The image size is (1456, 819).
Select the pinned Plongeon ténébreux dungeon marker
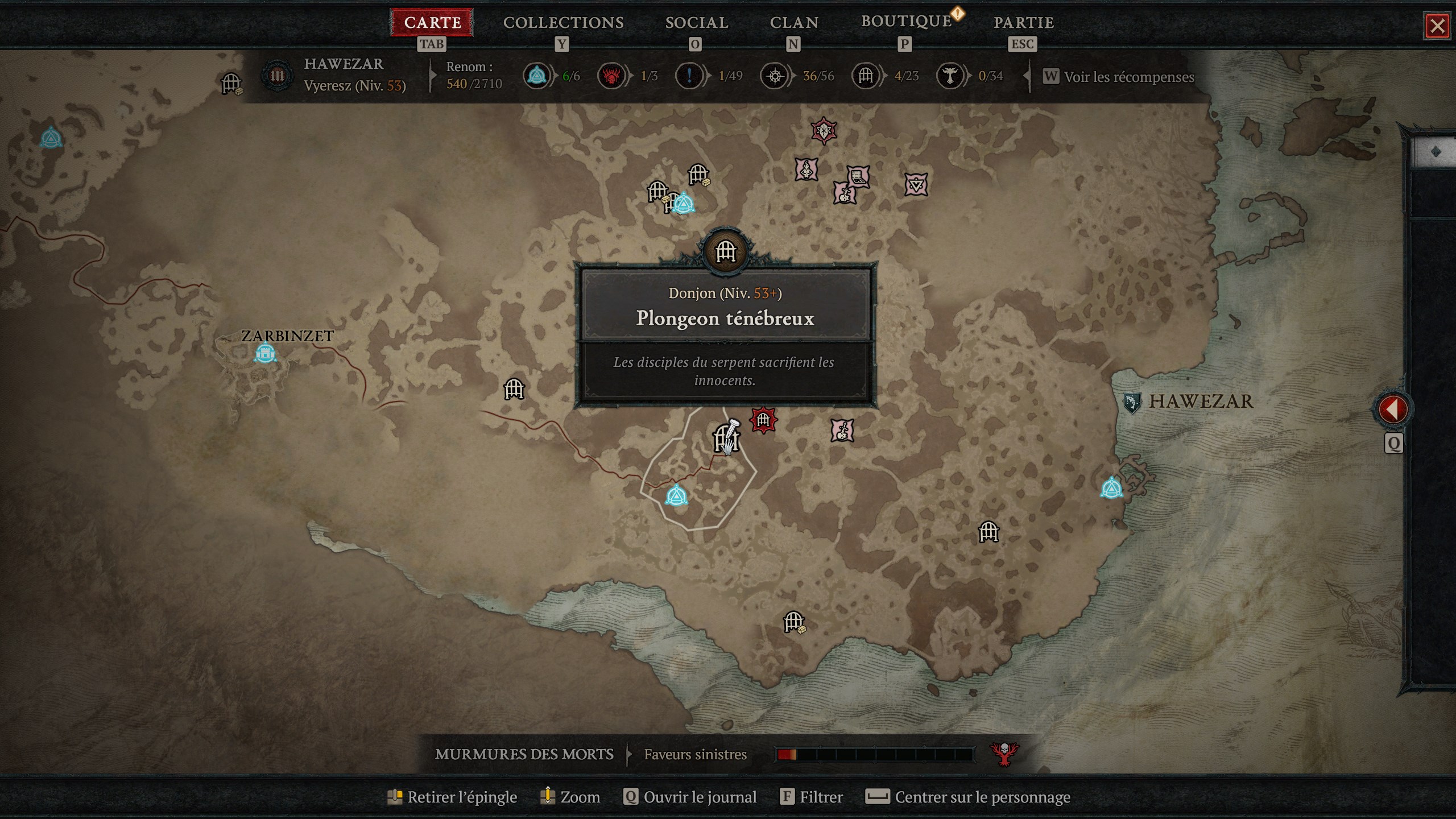coord(725,439)
